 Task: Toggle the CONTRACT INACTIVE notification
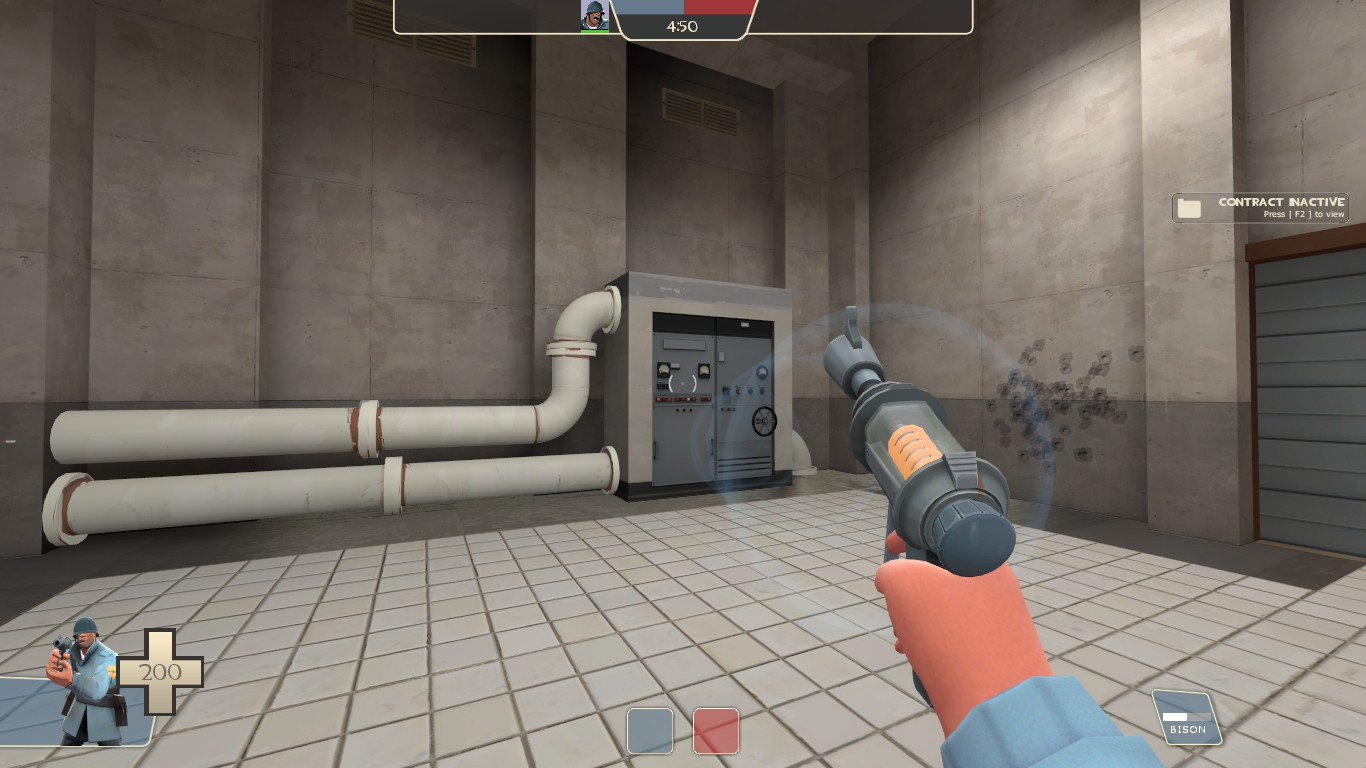pos(1260,207)
